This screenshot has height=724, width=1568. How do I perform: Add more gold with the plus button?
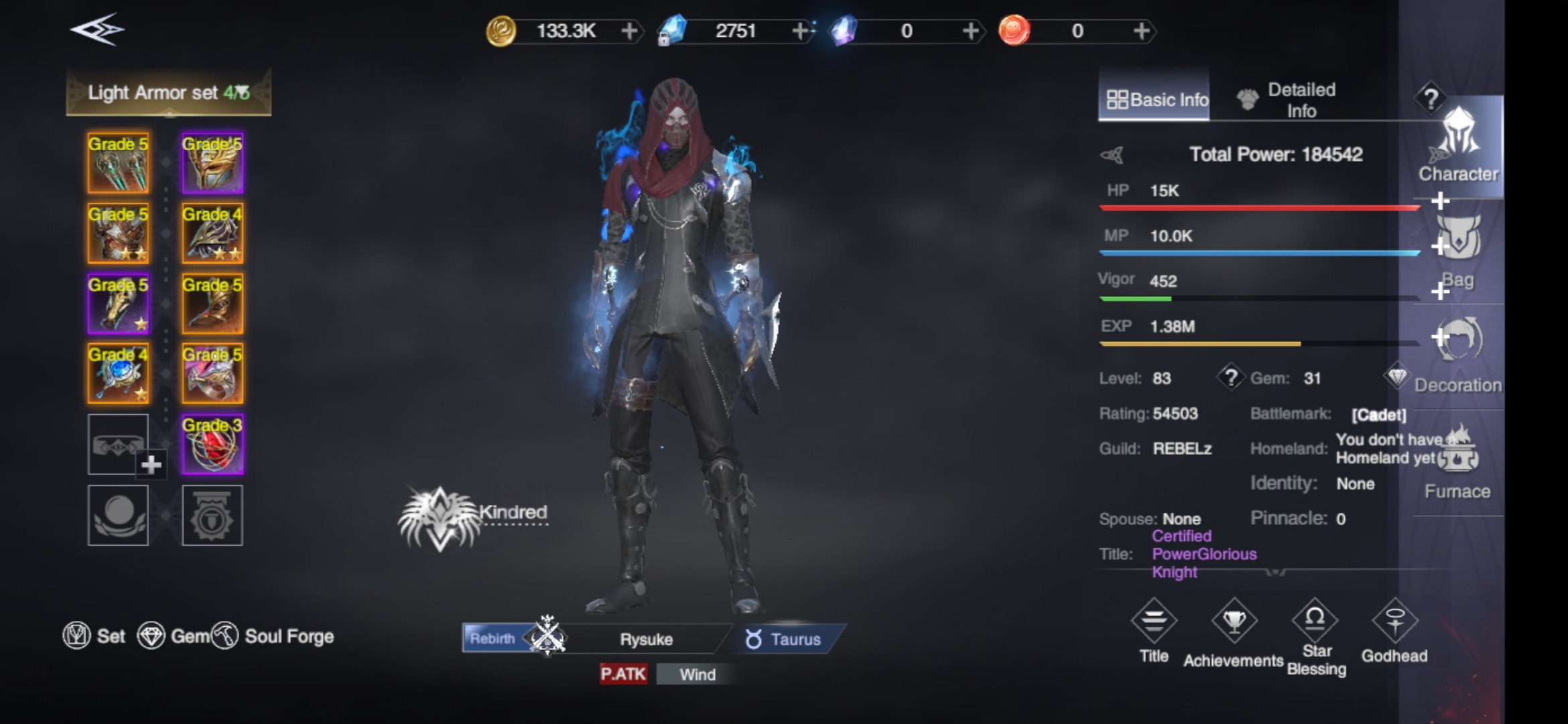coord(629,31)
